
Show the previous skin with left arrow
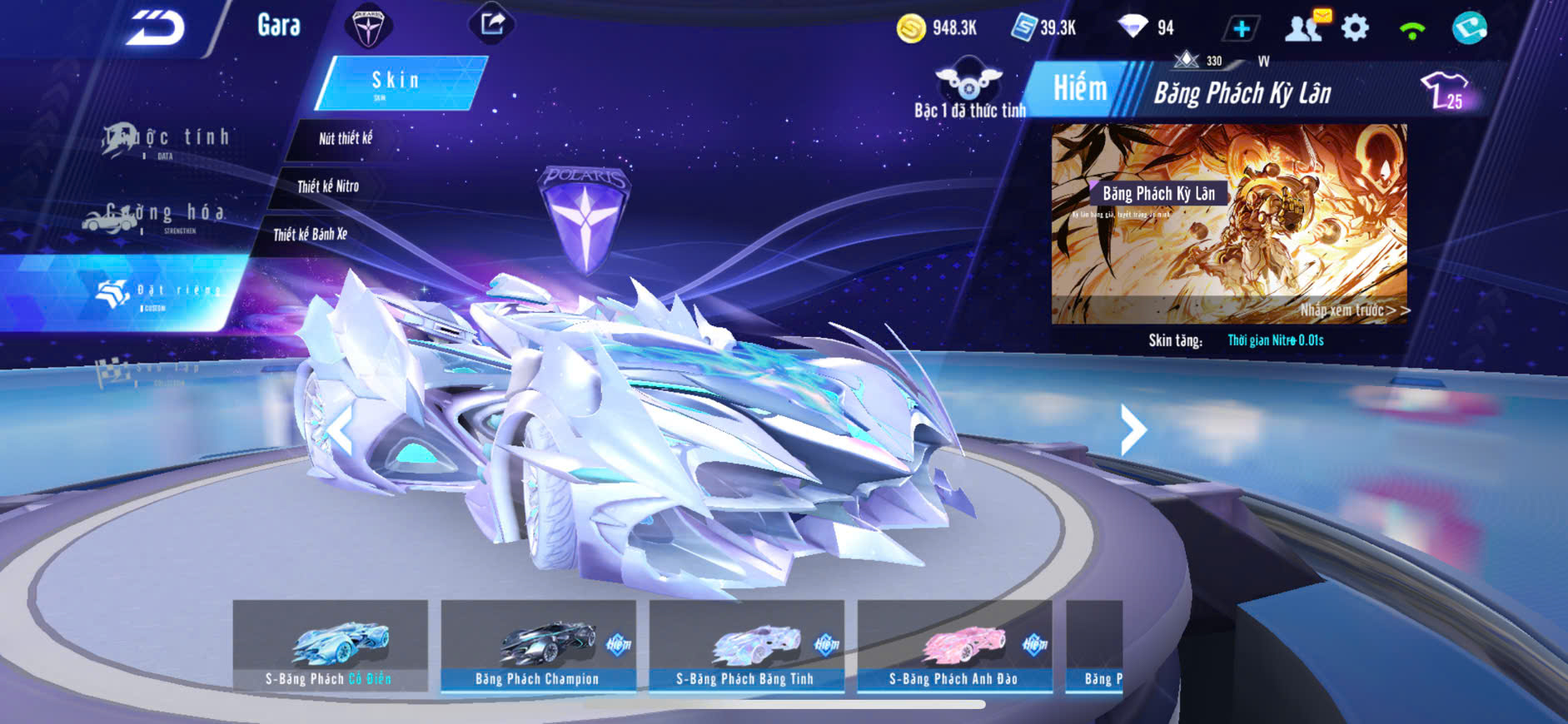(x=339, y=431)
